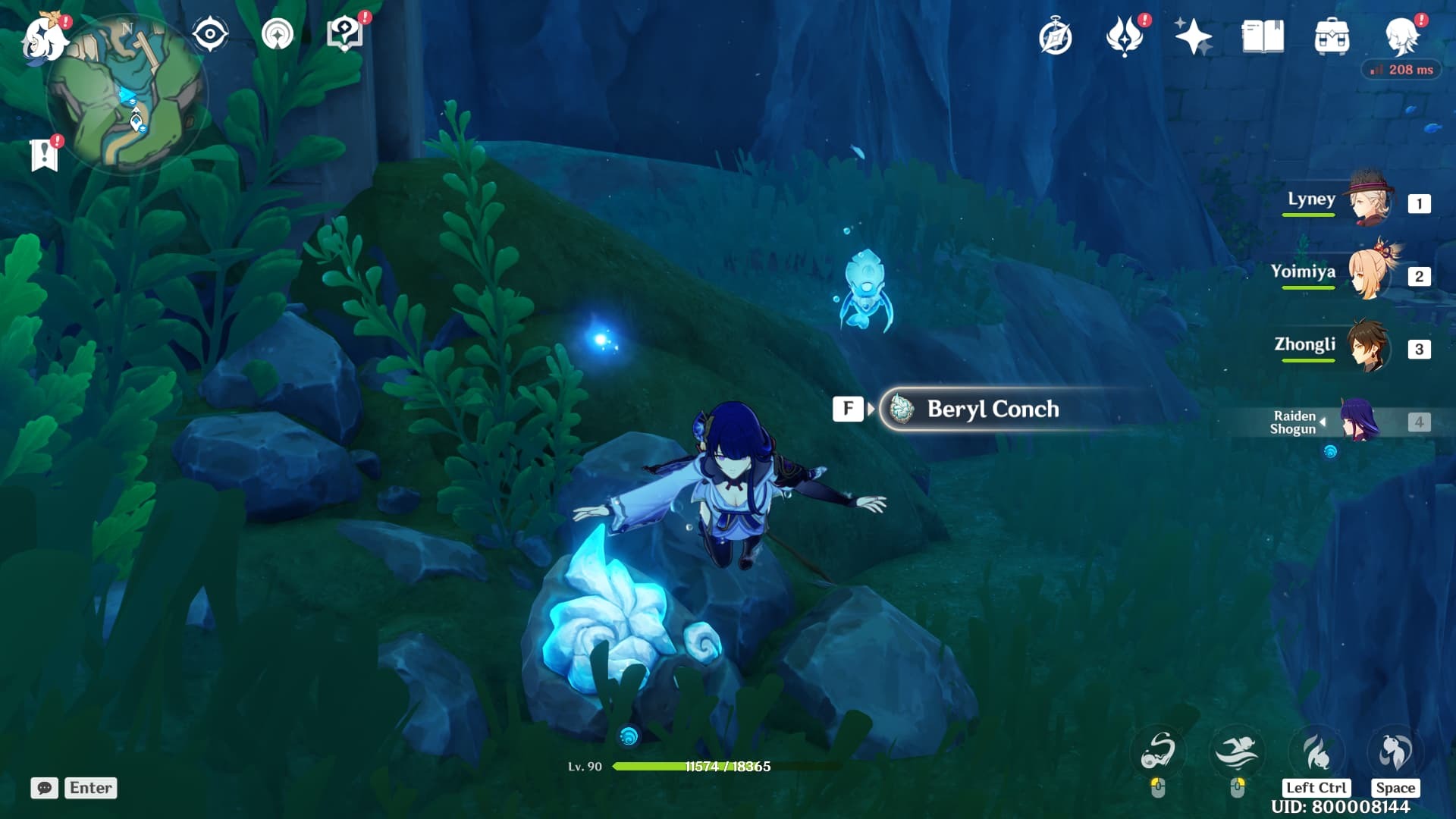Open the book icon in the top bar
The height and width of the screenshot is (819, 1456).
1263,36
